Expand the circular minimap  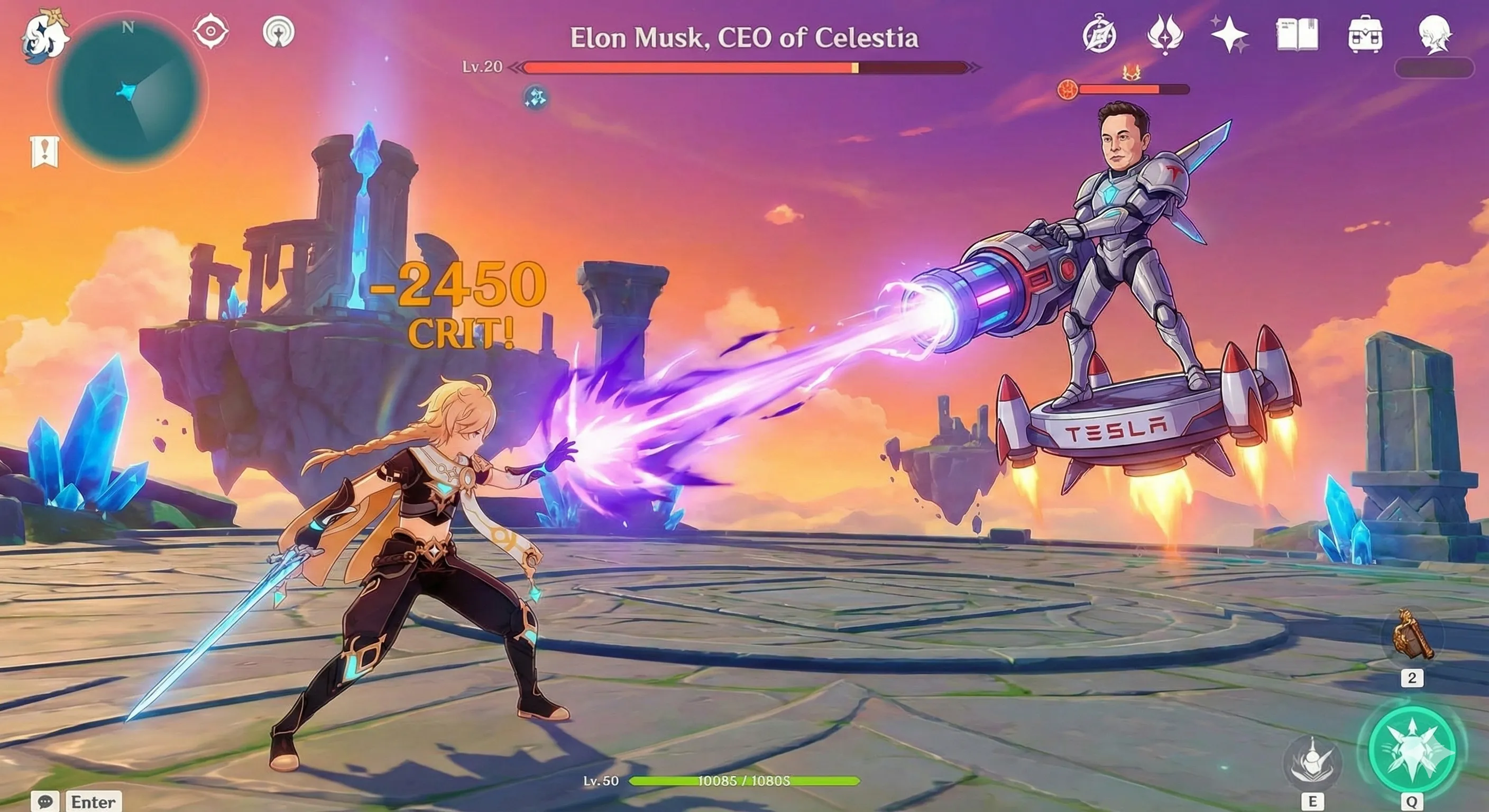pos(128,94)
